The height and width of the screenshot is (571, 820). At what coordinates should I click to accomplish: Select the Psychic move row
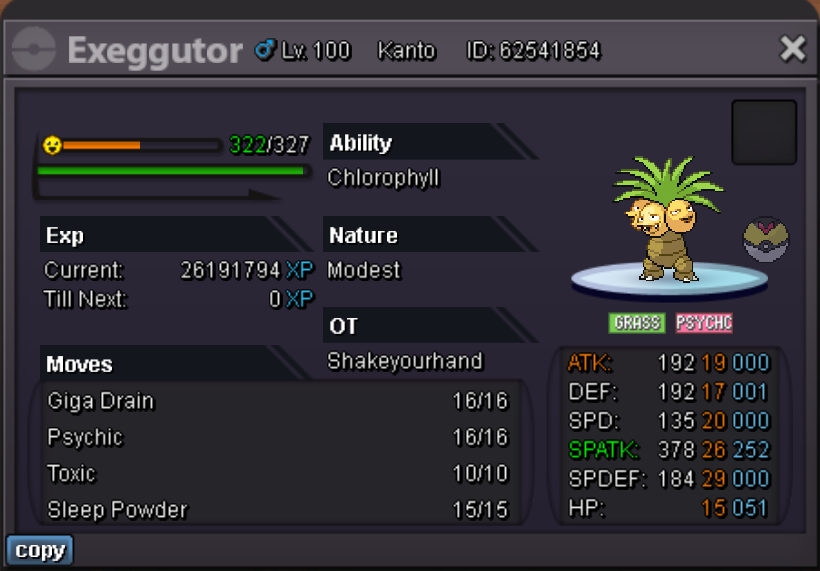click(x=277, y=437)
